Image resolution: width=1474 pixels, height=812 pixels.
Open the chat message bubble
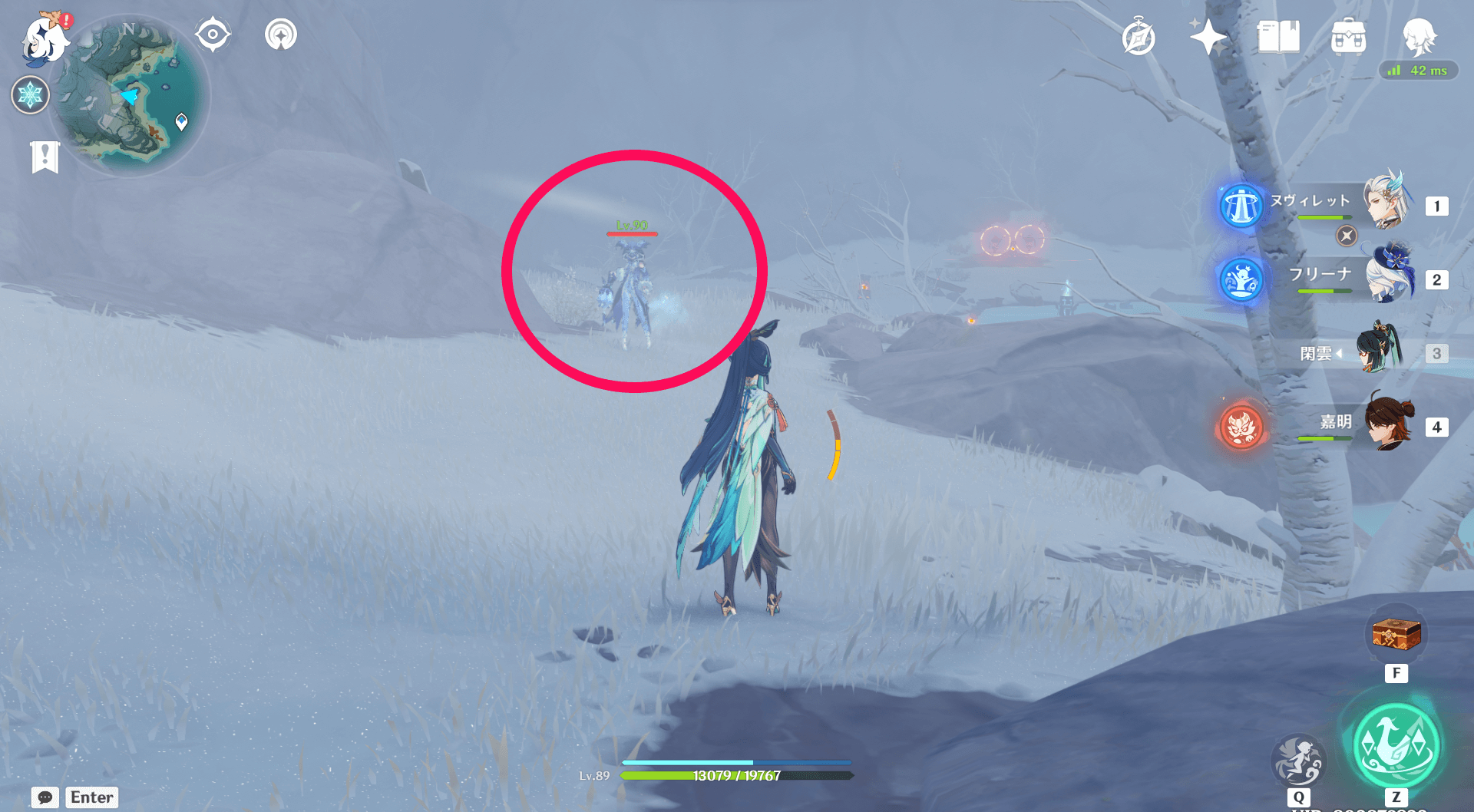pyautogui.click(x=44, y=797)
